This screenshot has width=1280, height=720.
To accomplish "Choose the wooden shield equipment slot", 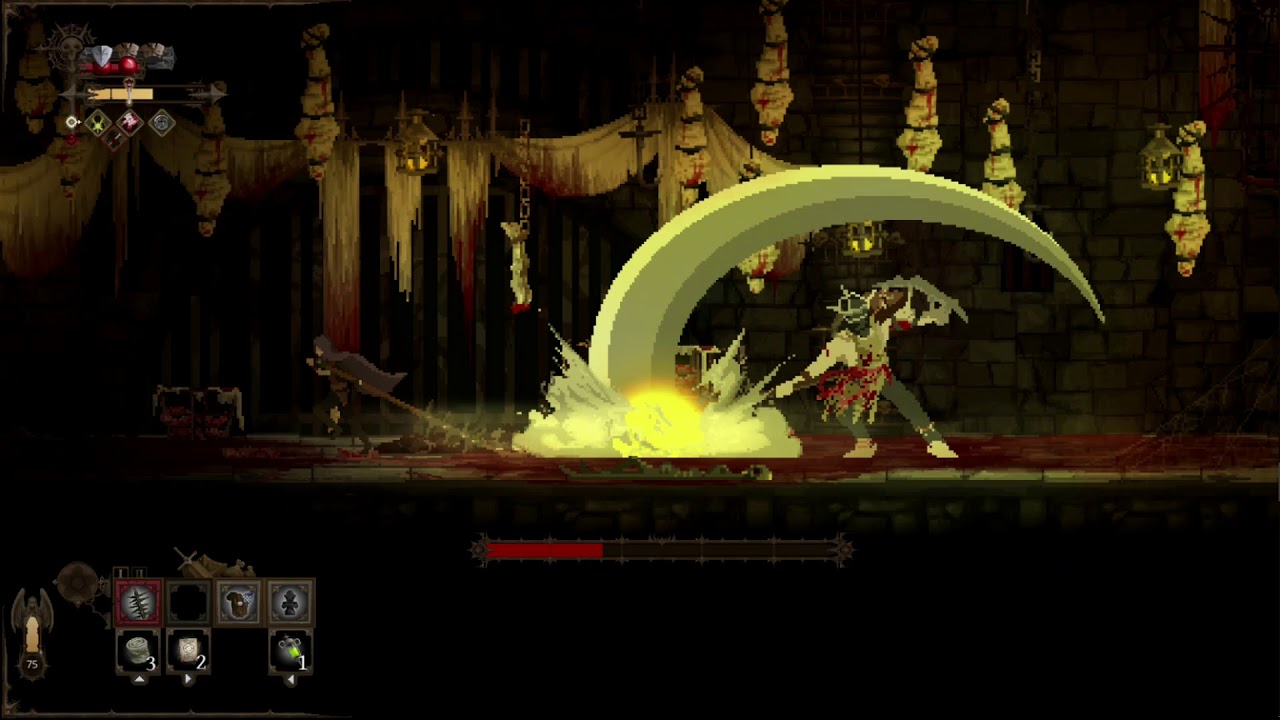I will (x=238, y=603).
